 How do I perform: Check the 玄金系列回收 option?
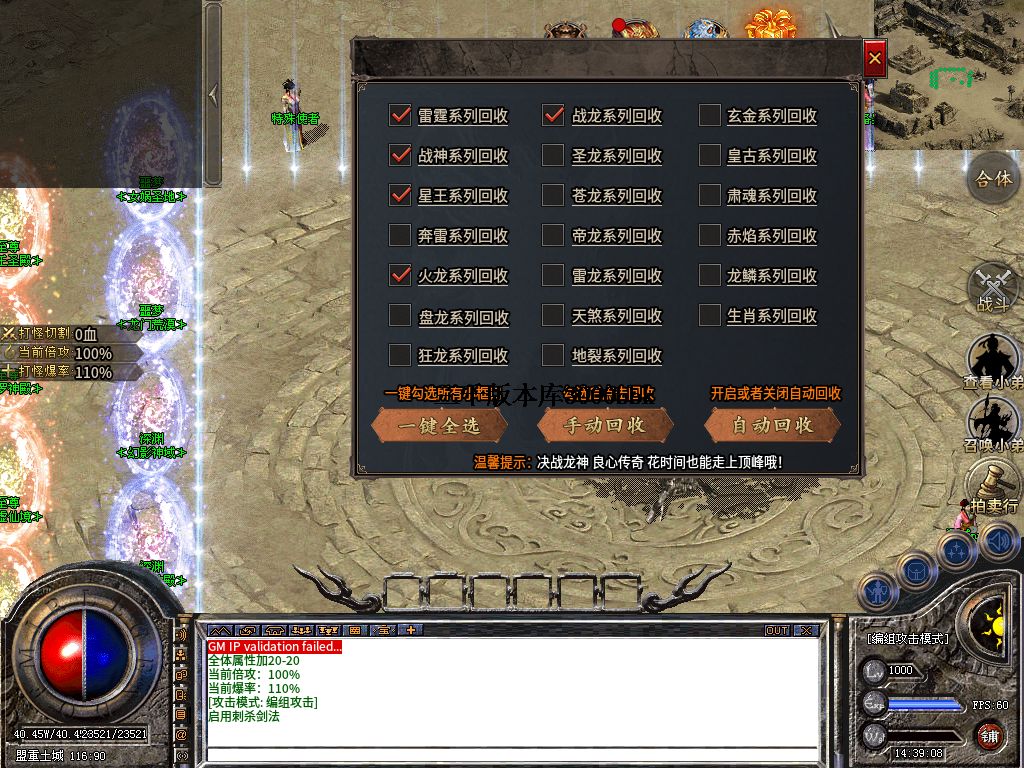pos(709,115)
